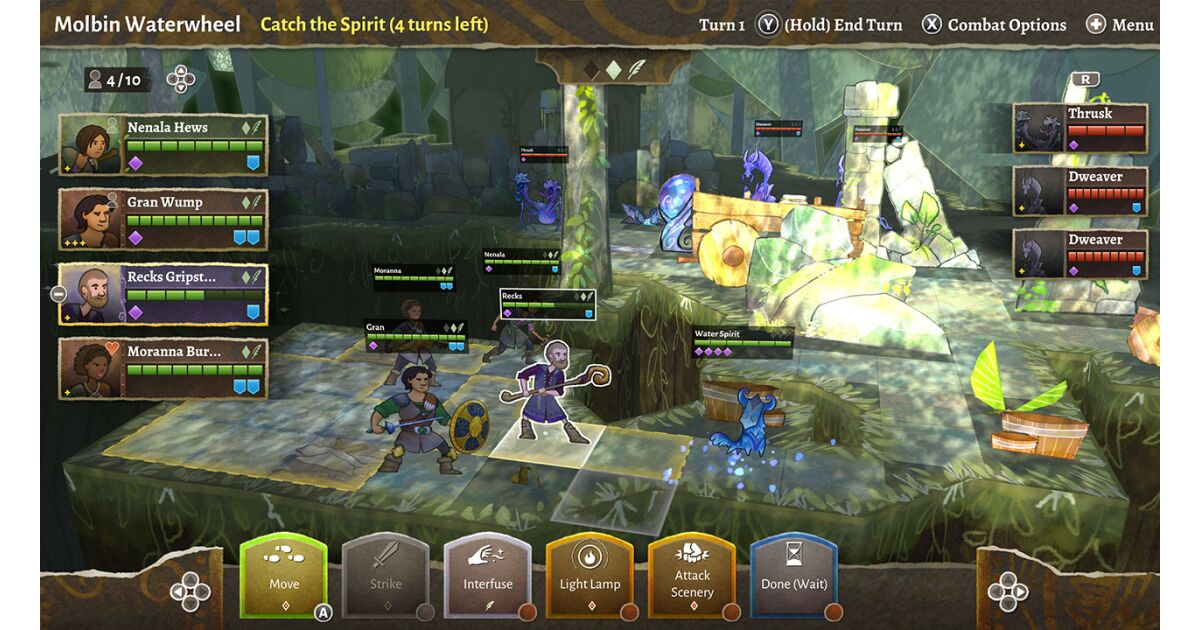This screenshot has width=1200, height=630.
Task: Select Gran Wump's party panel
Action: tap(163, 219)
